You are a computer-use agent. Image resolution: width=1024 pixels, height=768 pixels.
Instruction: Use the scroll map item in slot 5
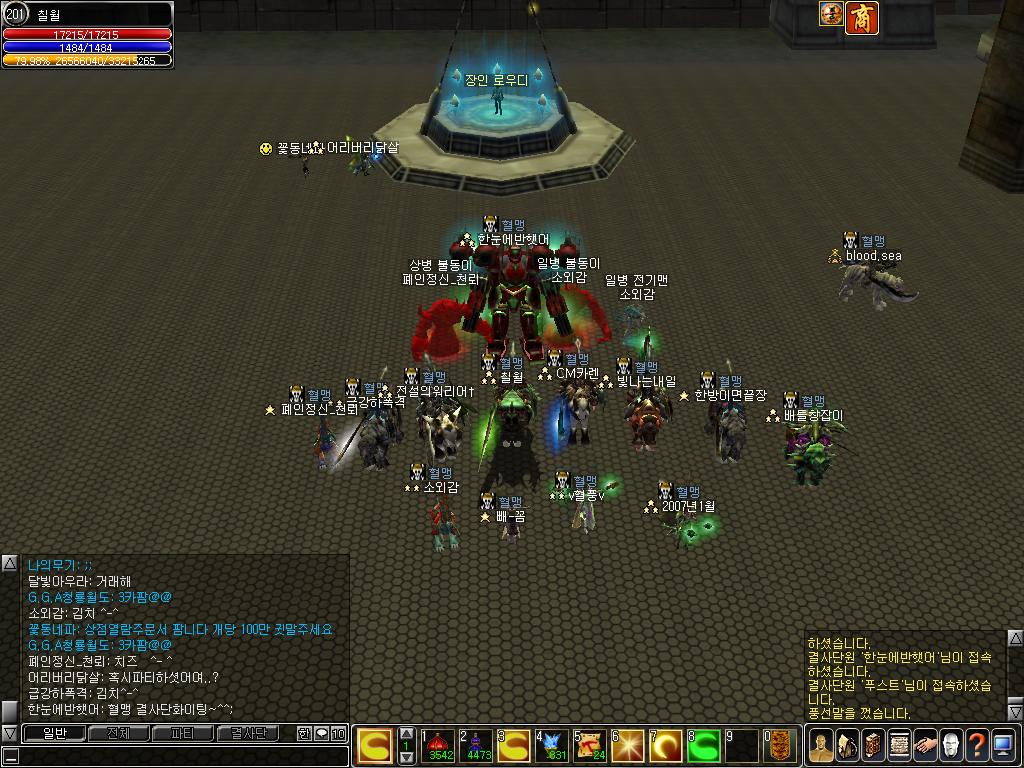pos(590,746)
